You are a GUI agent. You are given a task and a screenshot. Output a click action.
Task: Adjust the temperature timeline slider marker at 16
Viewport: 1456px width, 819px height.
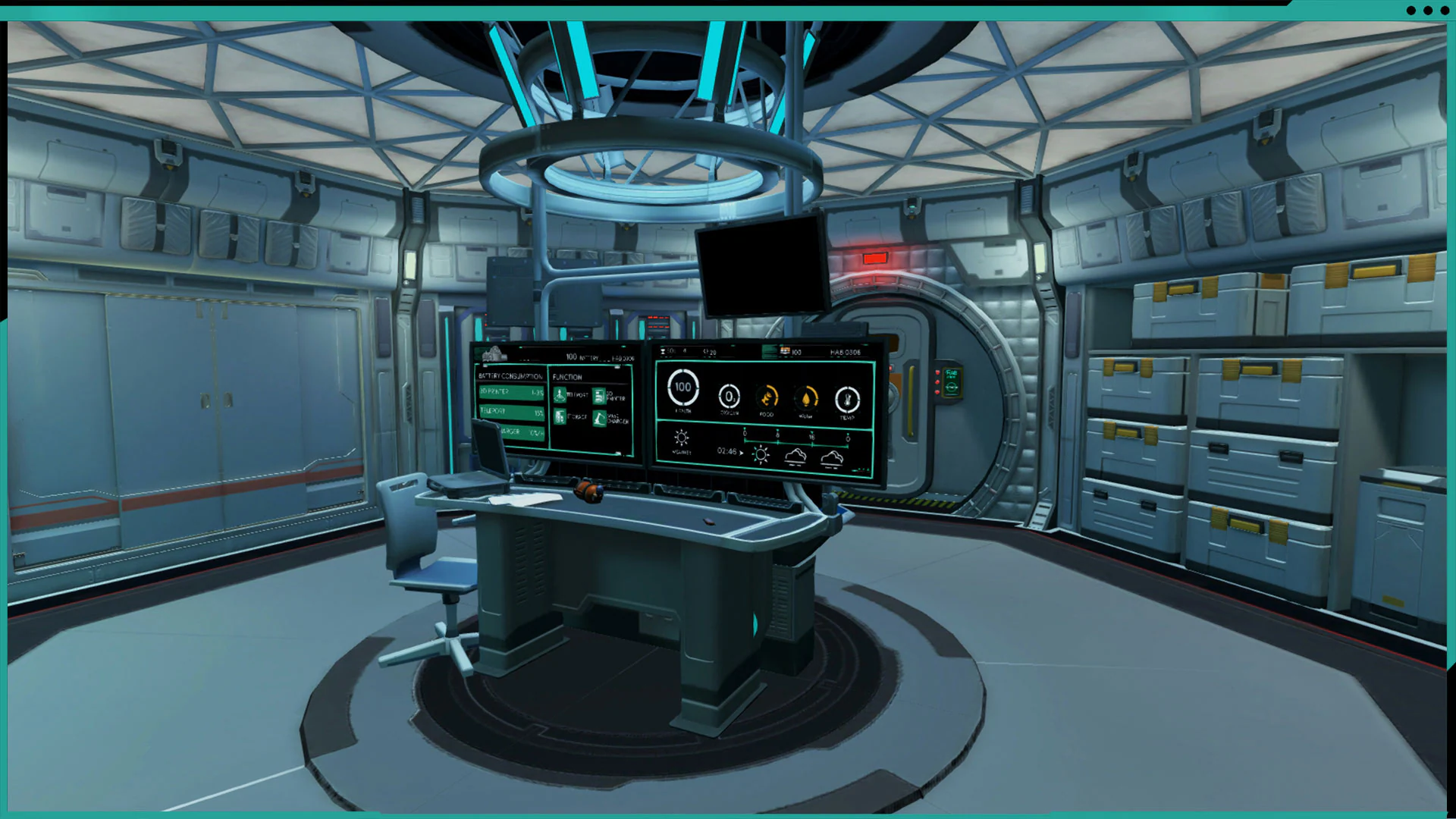[811, 433]
